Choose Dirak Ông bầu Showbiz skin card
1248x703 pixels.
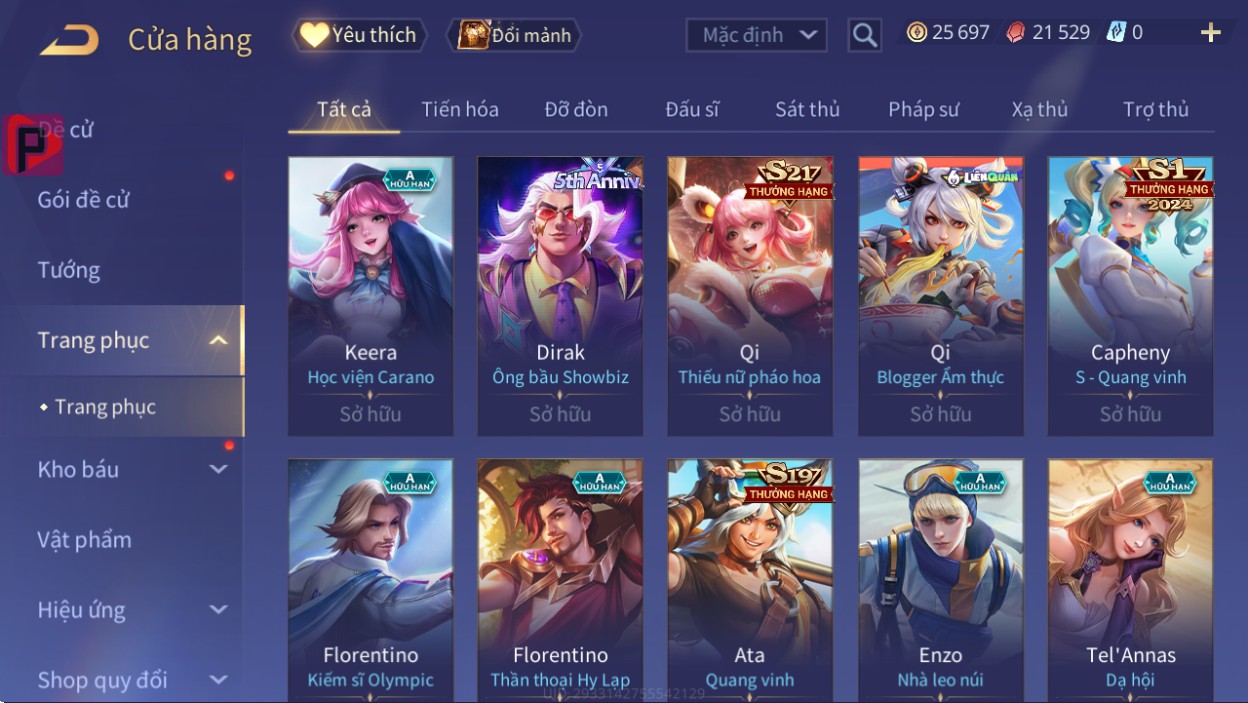point(560,295)
